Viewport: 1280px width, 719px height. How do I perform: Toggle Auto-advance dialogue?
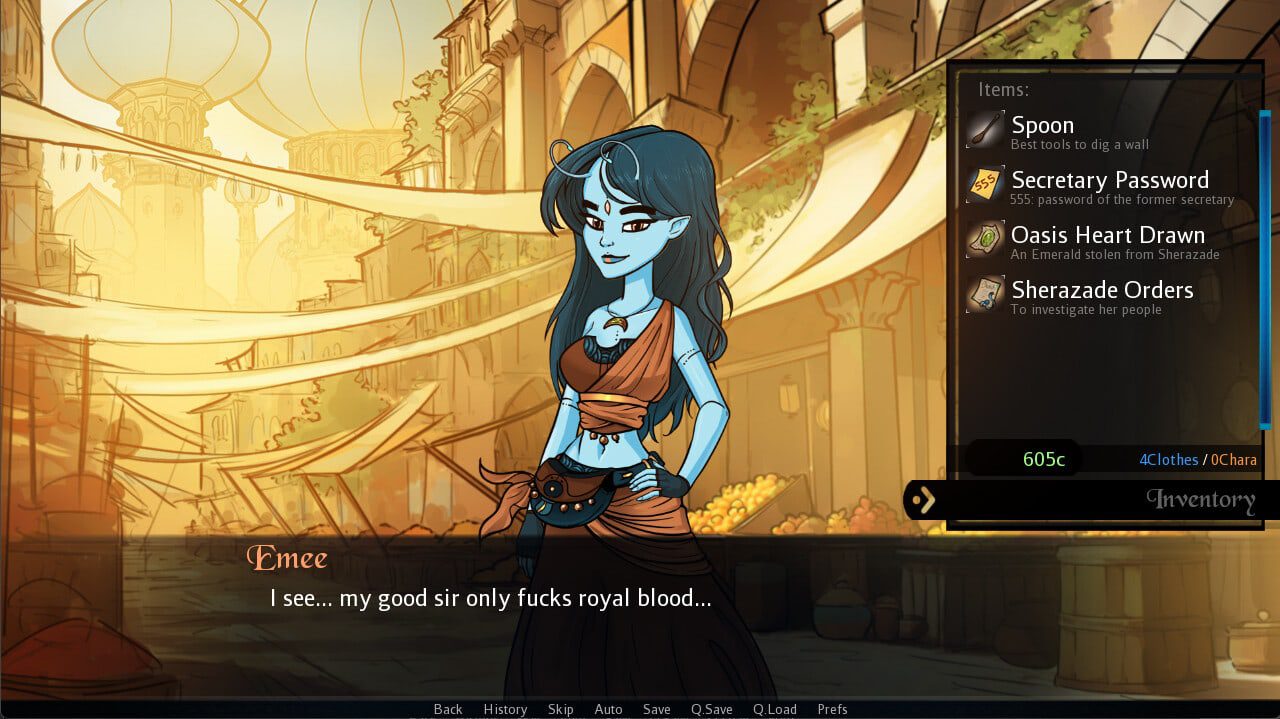coord(608,709)
